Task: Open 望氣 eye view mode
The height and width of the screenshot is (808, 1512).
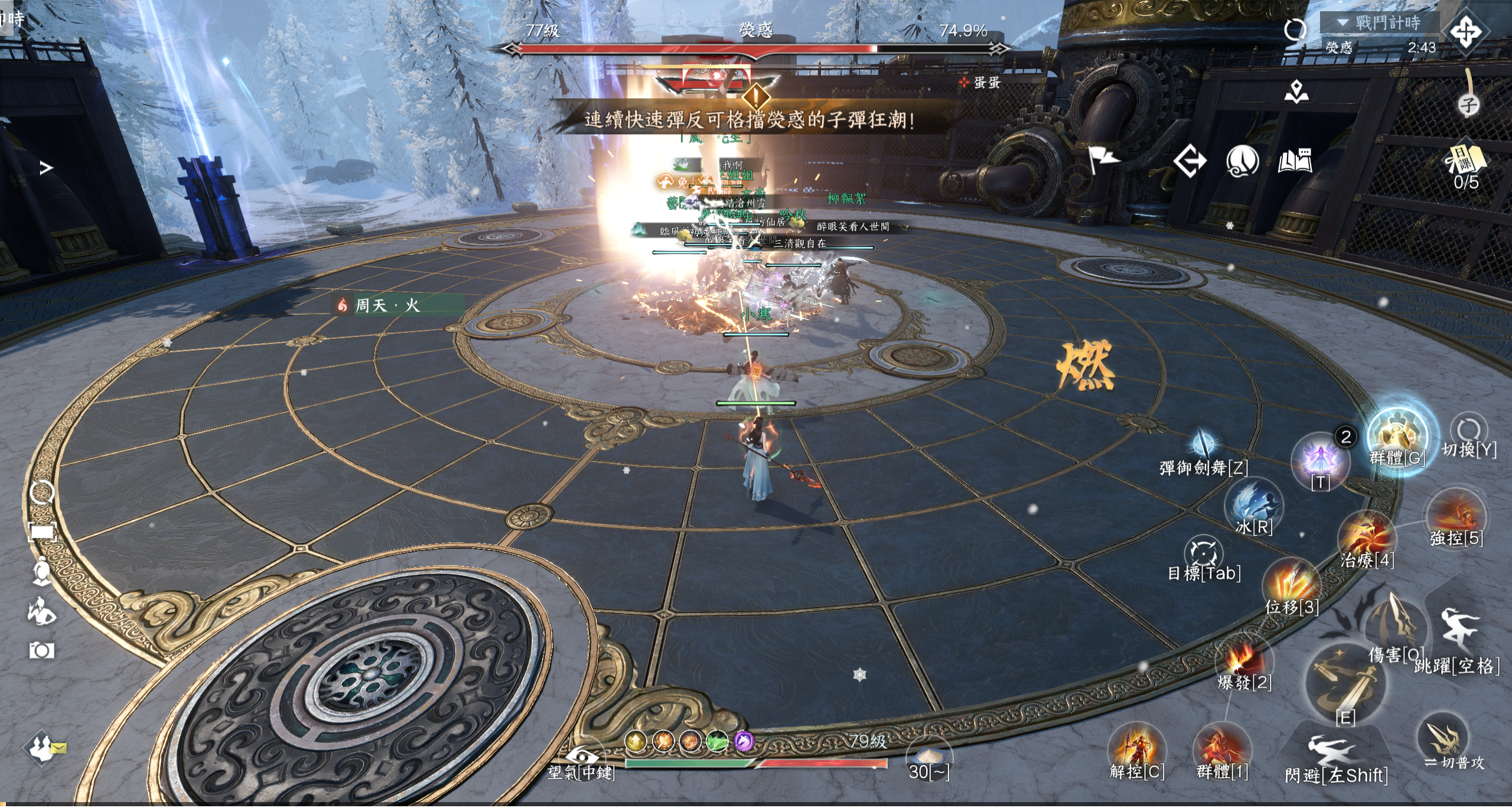Action: [581, 759]
